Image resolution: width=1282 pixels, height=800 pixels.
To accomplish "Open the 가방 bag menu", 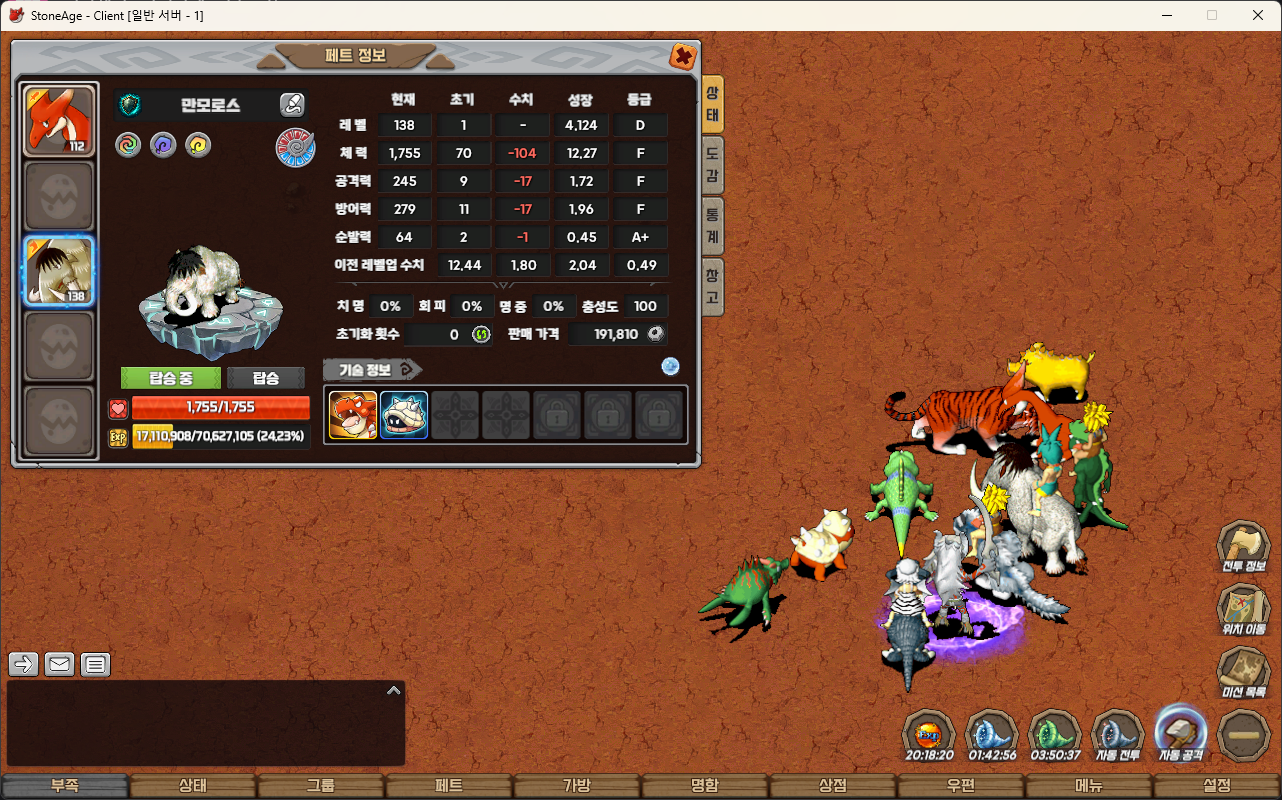I will tap(577, 786).
